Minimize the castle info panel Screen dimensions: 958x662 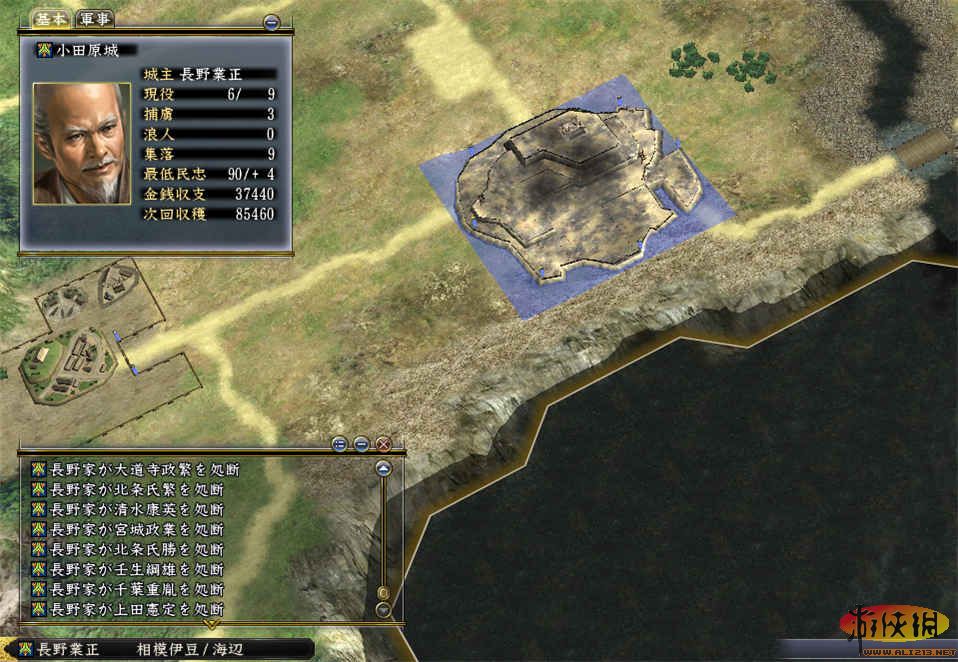[x=271, y=22]
